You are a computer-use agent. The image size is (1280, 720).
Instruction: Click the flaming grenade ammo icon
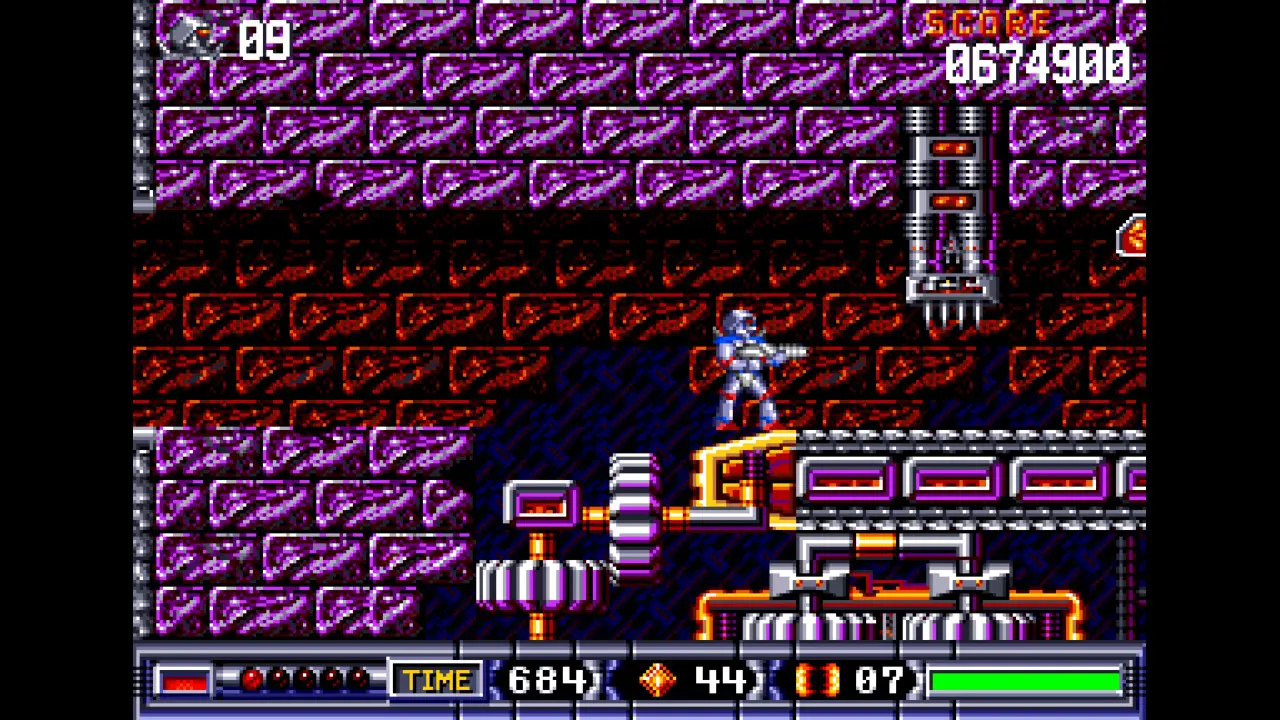(x=818, y=679)
